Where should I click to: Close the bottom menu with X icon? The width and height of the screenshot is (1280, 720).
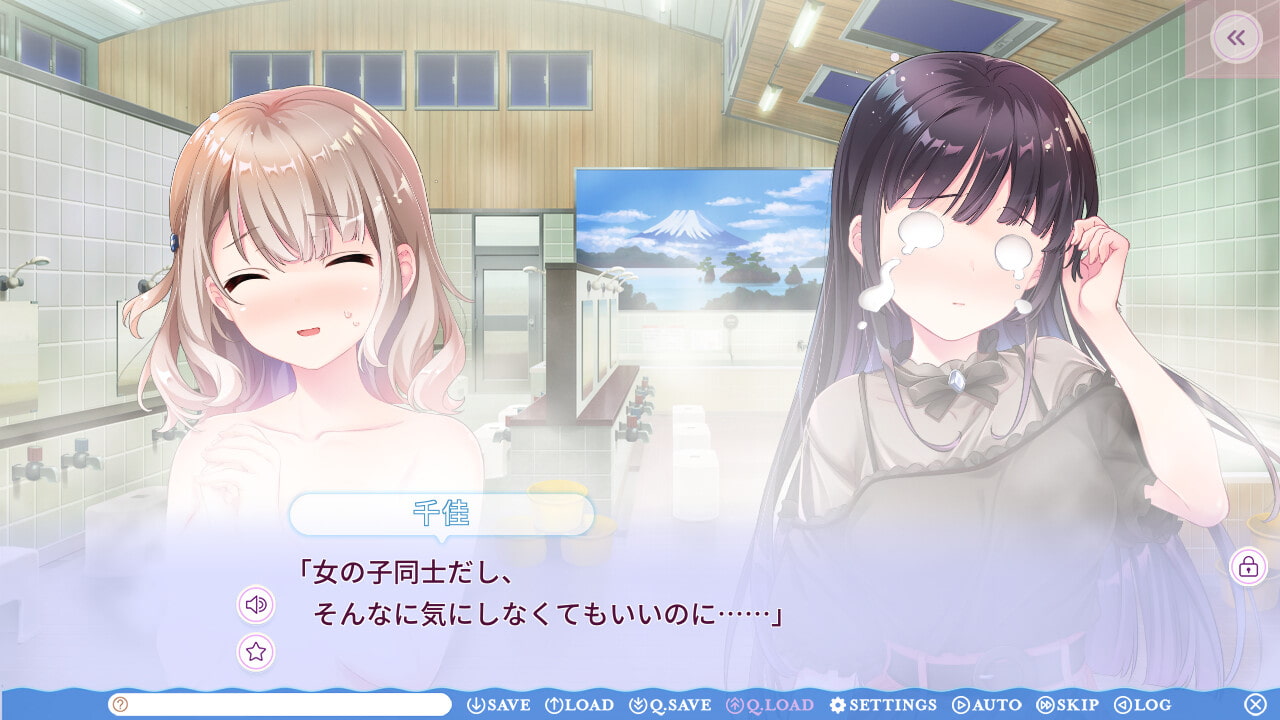1255,704
